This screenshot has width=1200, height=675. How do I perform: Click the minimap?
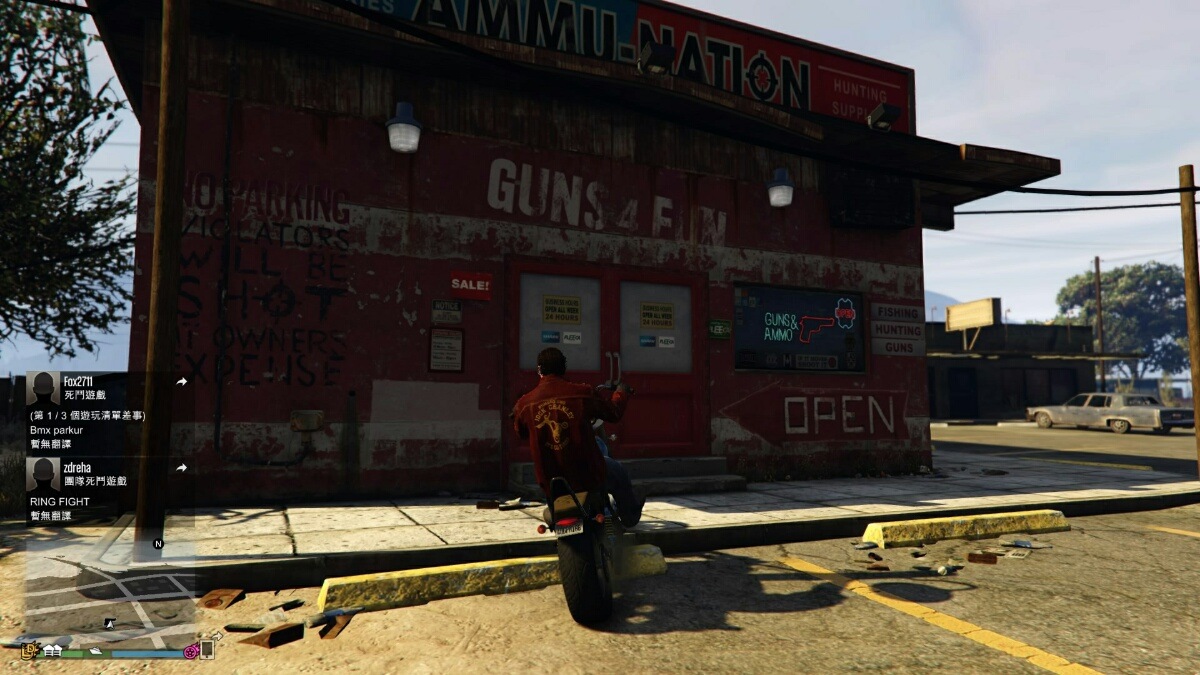pyautogui.click(x=110, y=590)
